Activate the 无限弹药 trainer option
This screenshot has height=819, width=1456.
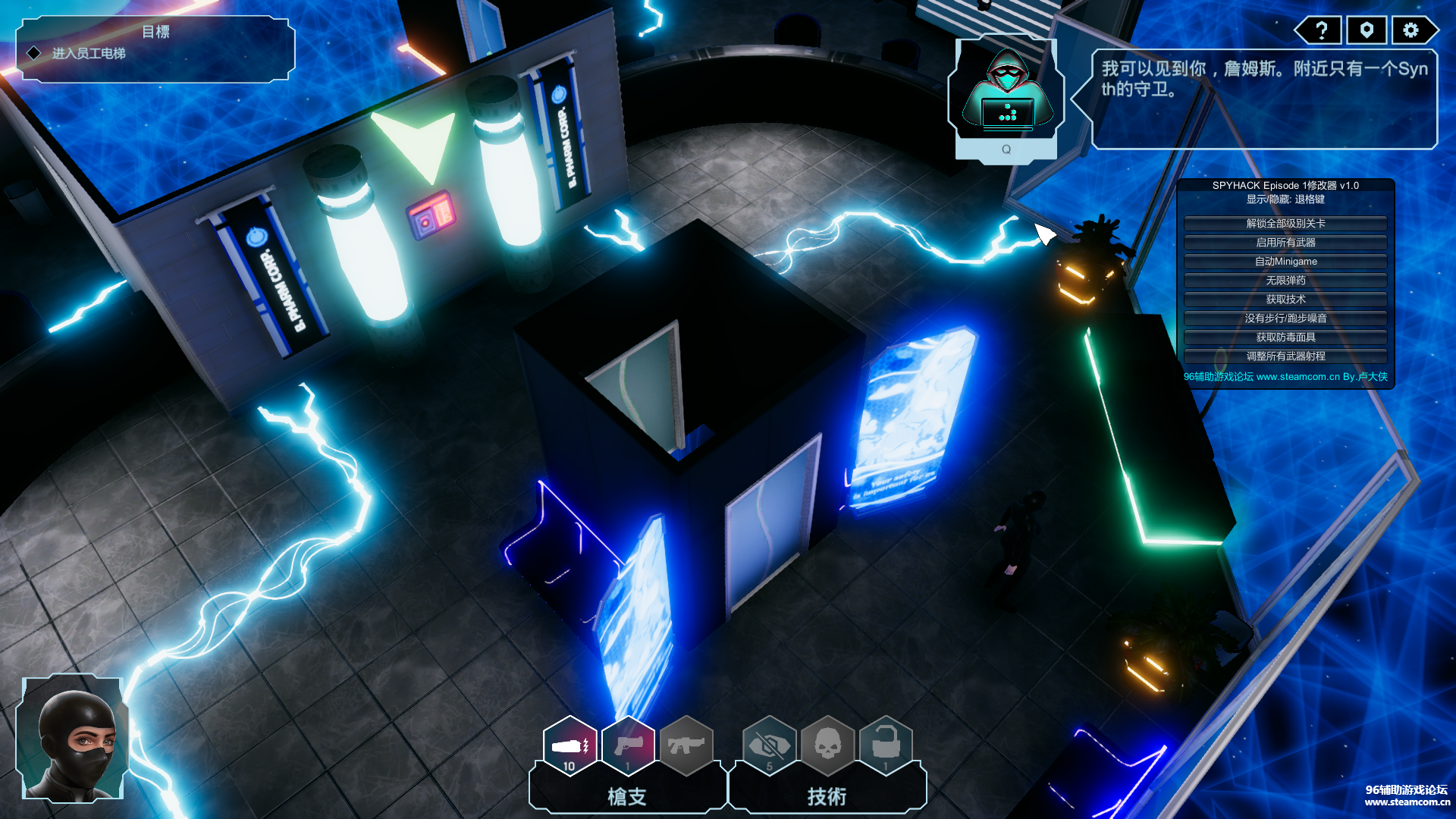point(1285,281)
